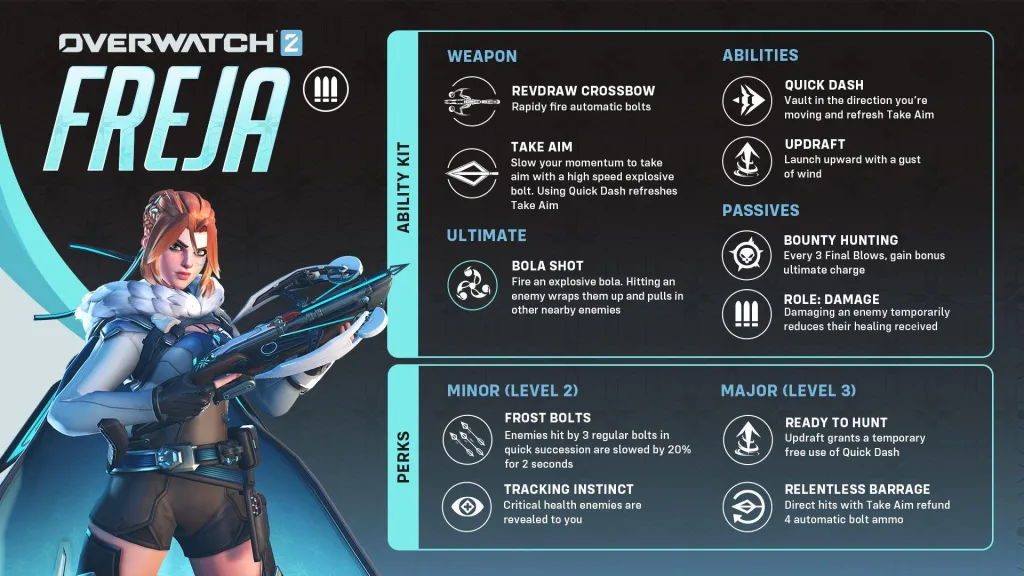This screenshot has height=576, width=1024.
Task: Click the Updraft ability icon
Action: point(748,160)
